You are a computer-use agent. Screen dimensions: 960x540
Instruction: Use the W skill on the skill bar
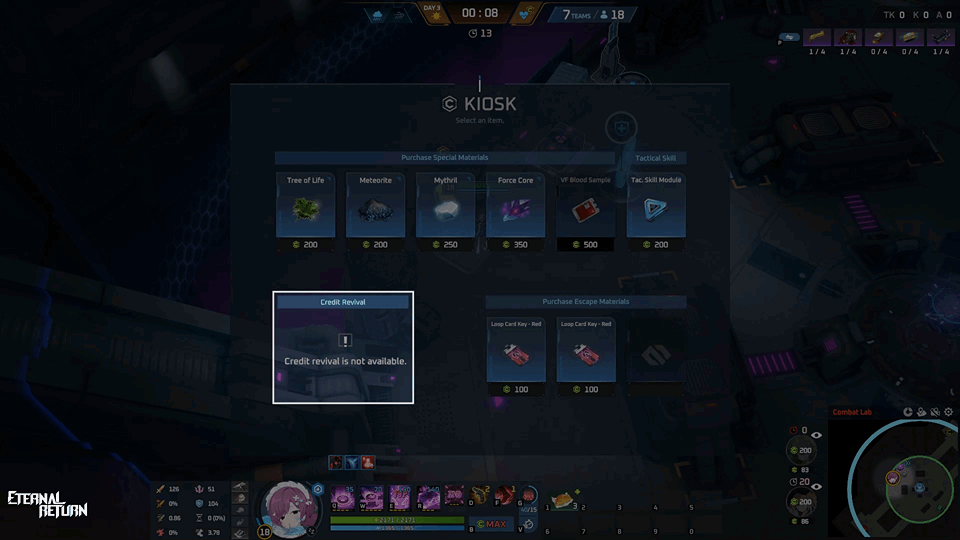372,496
